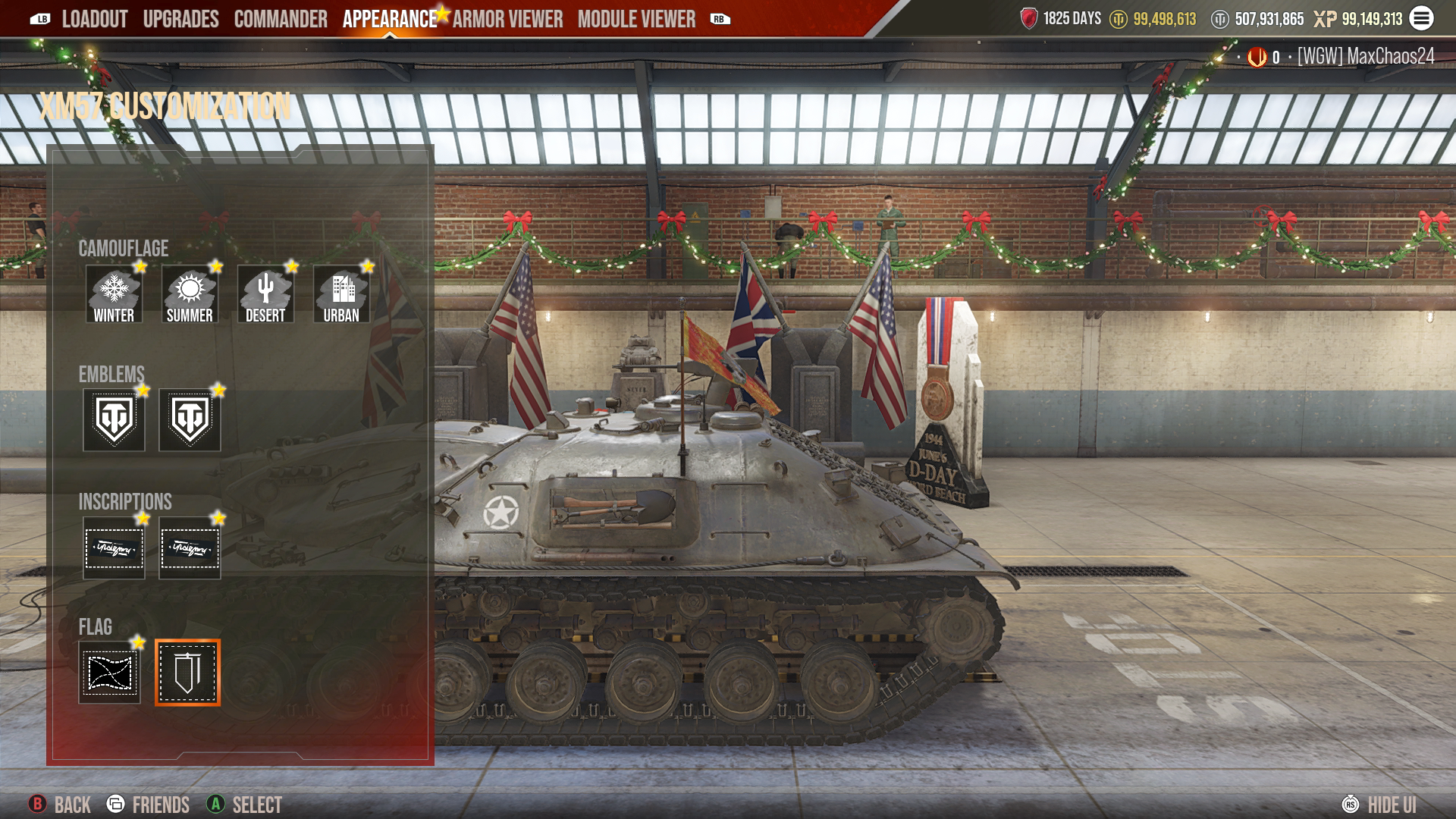Select the Appearance tab
Screen dimensions: 1456x819
point(389,19)
